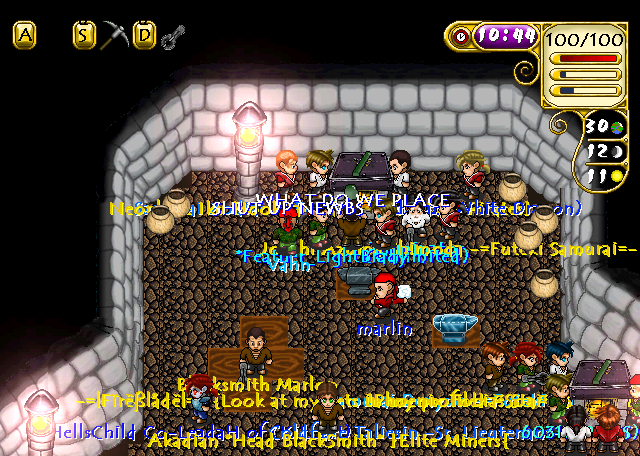Select the grey key hotkey item
This screenshot has height=456, width=640.
[173, 38]
